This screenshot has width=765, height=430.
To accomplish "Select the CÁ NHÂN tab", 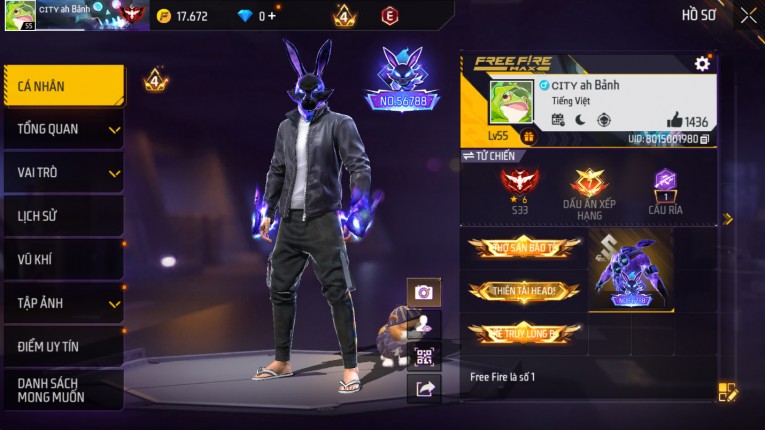I will pyautogui.click(x=63, y=86).
